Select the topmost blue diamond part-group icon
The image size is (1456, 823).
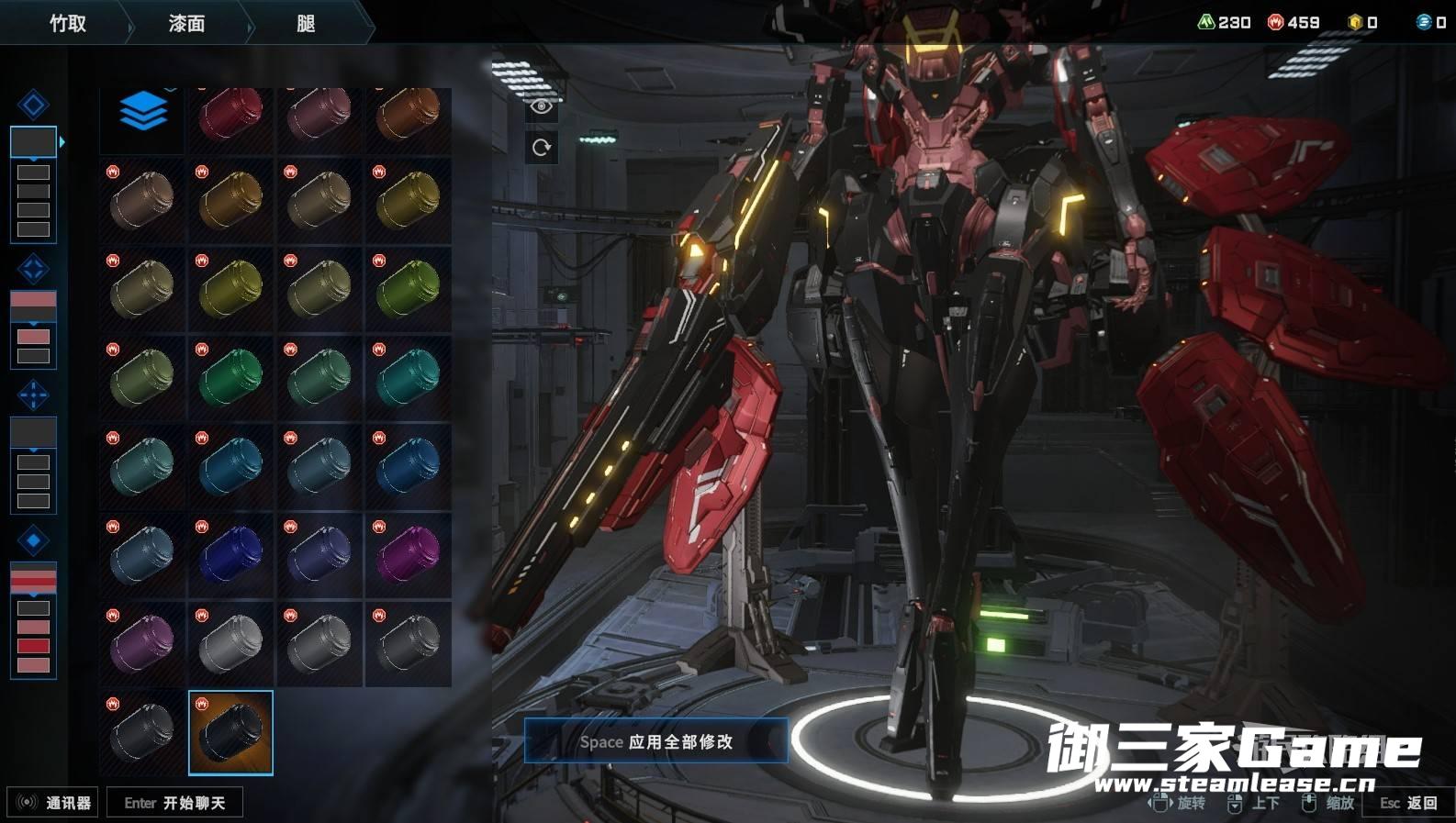coord(33,105)
